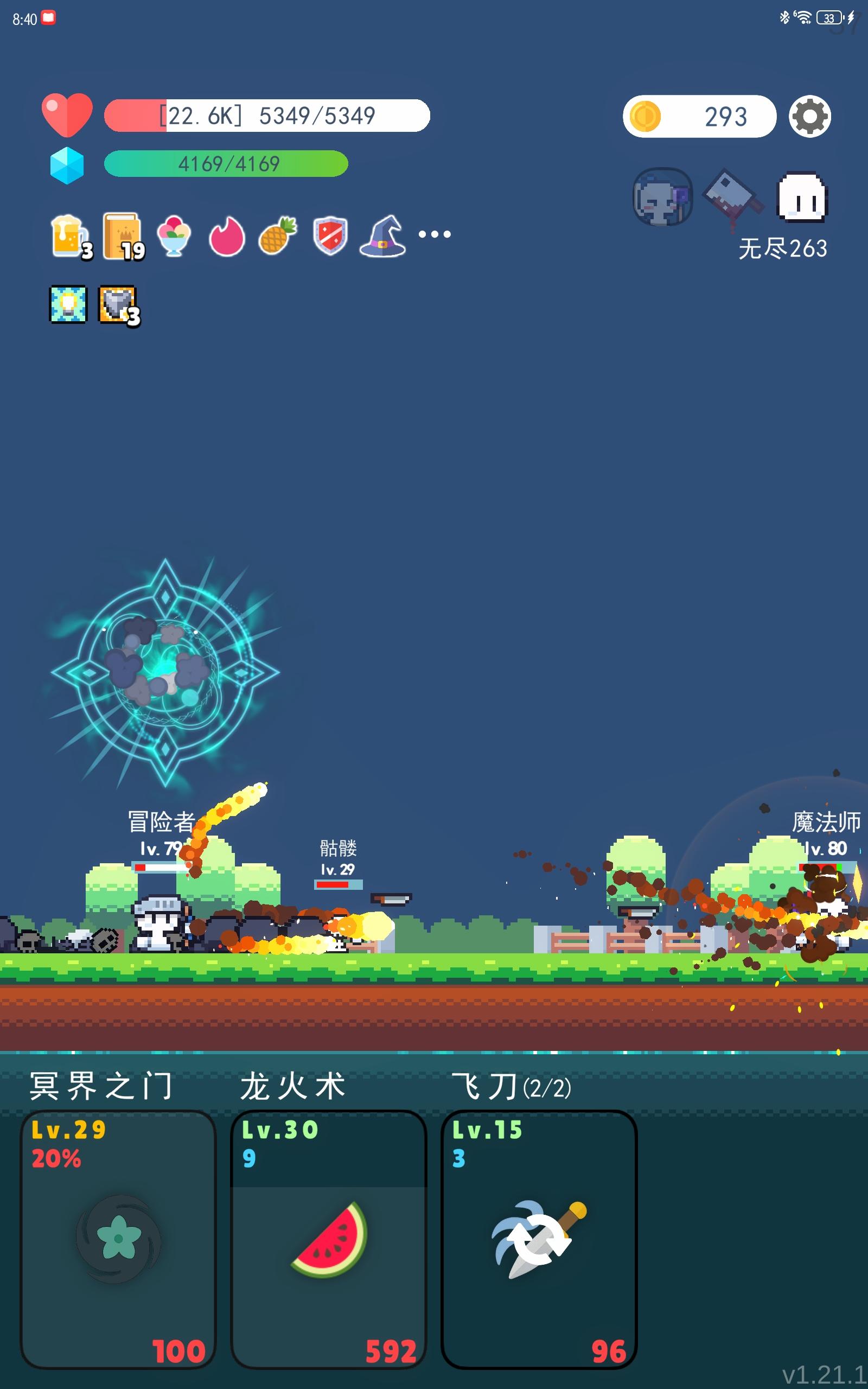Select the wizard hat item icon
Image resolution: width=868 pixels, height=1389 pixels.
click(383, 234)
